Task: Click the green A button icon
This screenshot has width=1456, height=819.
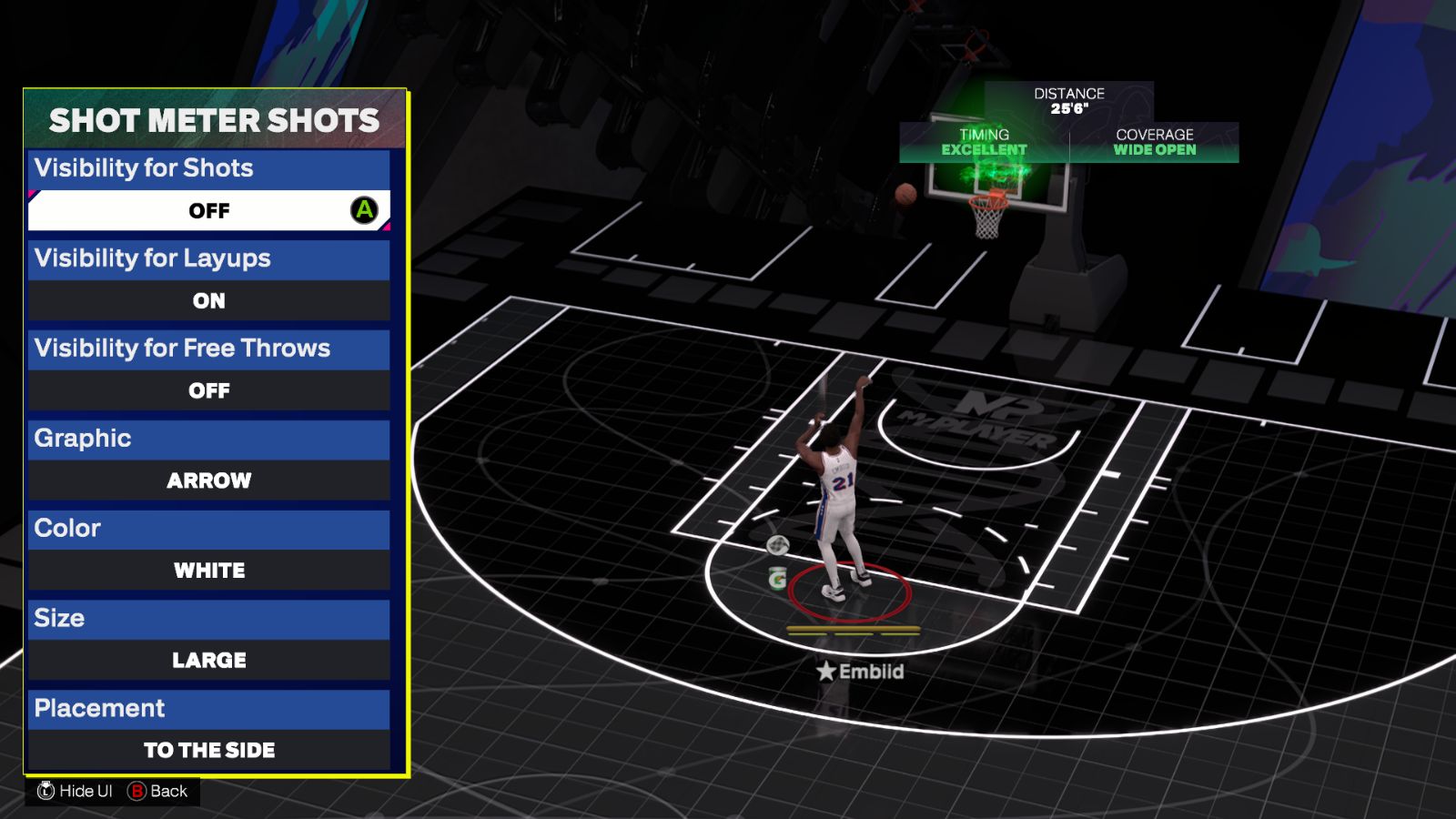Action: [363, 210]
